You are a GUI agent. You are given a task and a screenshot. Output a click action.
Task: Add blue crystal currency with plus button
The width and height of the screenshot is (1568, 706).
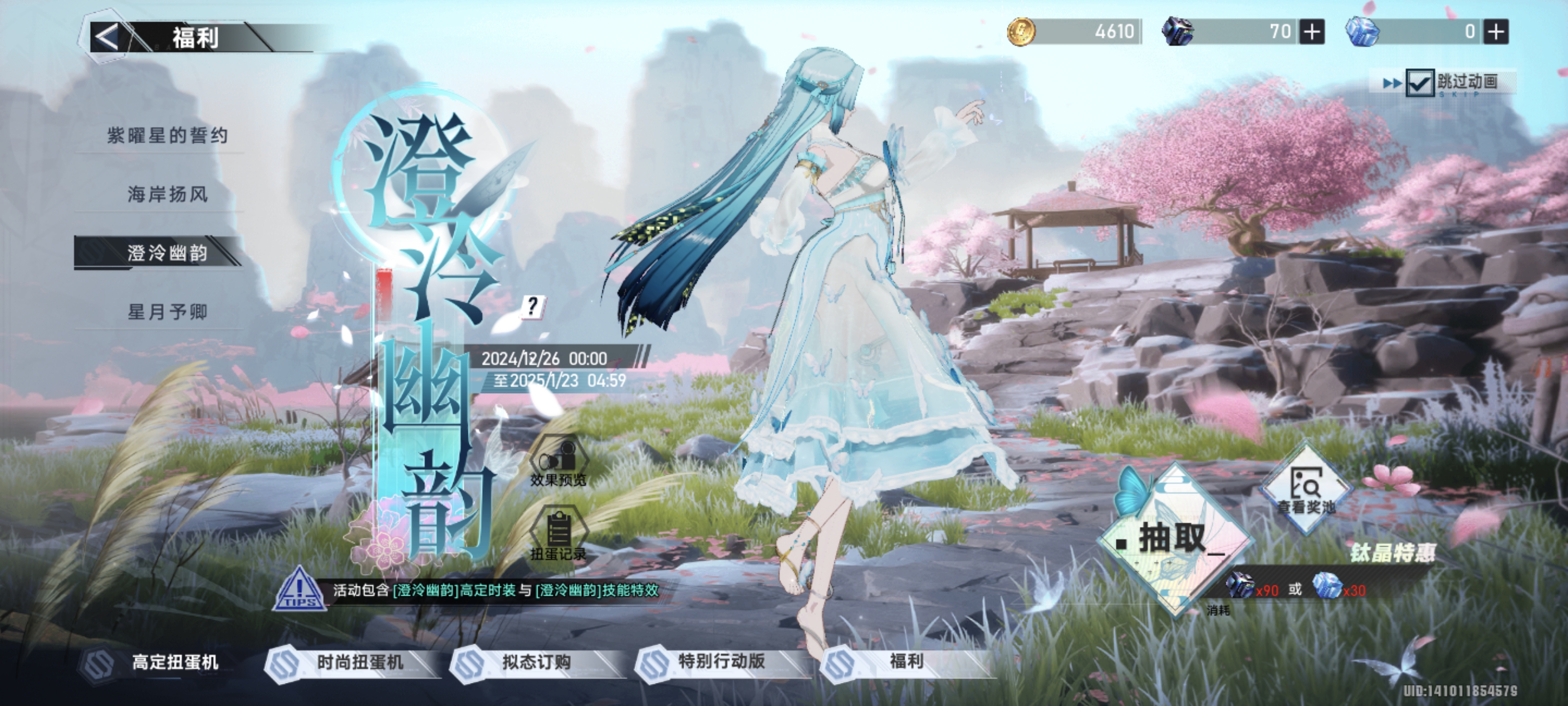(x=1496, y=32)
